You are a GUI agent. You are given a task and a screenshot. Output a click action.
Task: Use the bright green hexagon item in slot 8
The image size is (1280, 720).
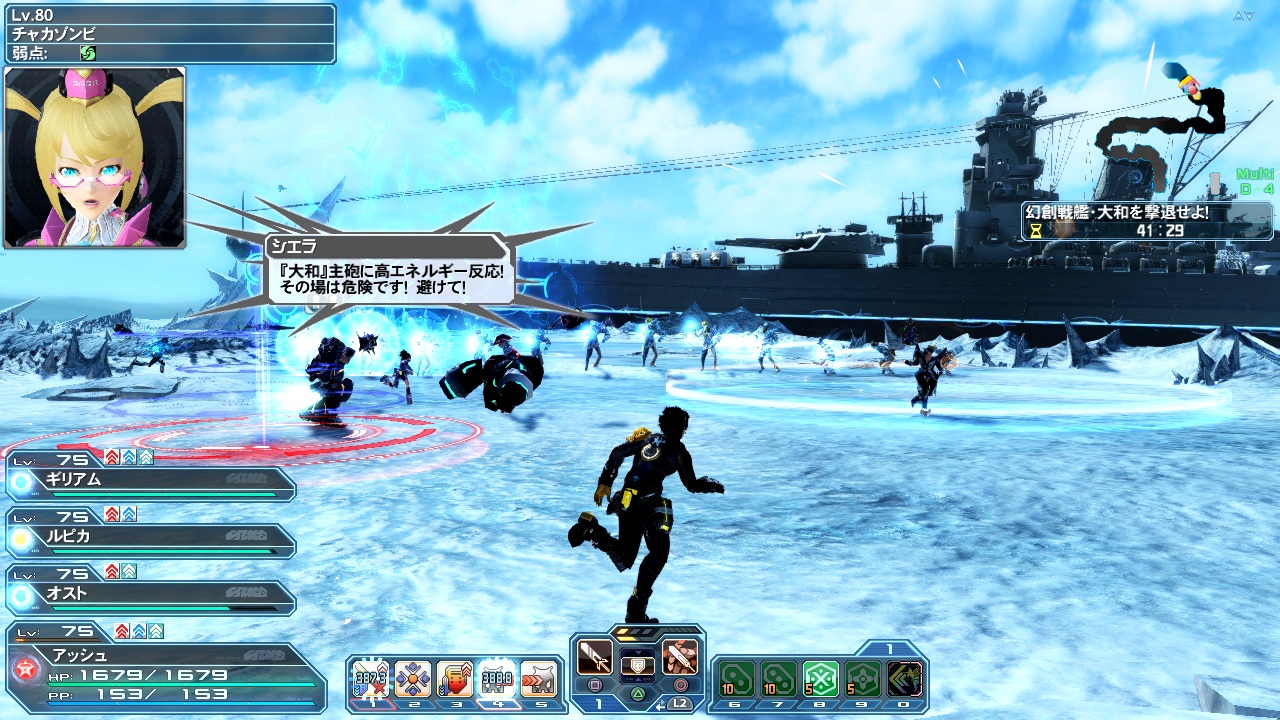tap(820, 679)
